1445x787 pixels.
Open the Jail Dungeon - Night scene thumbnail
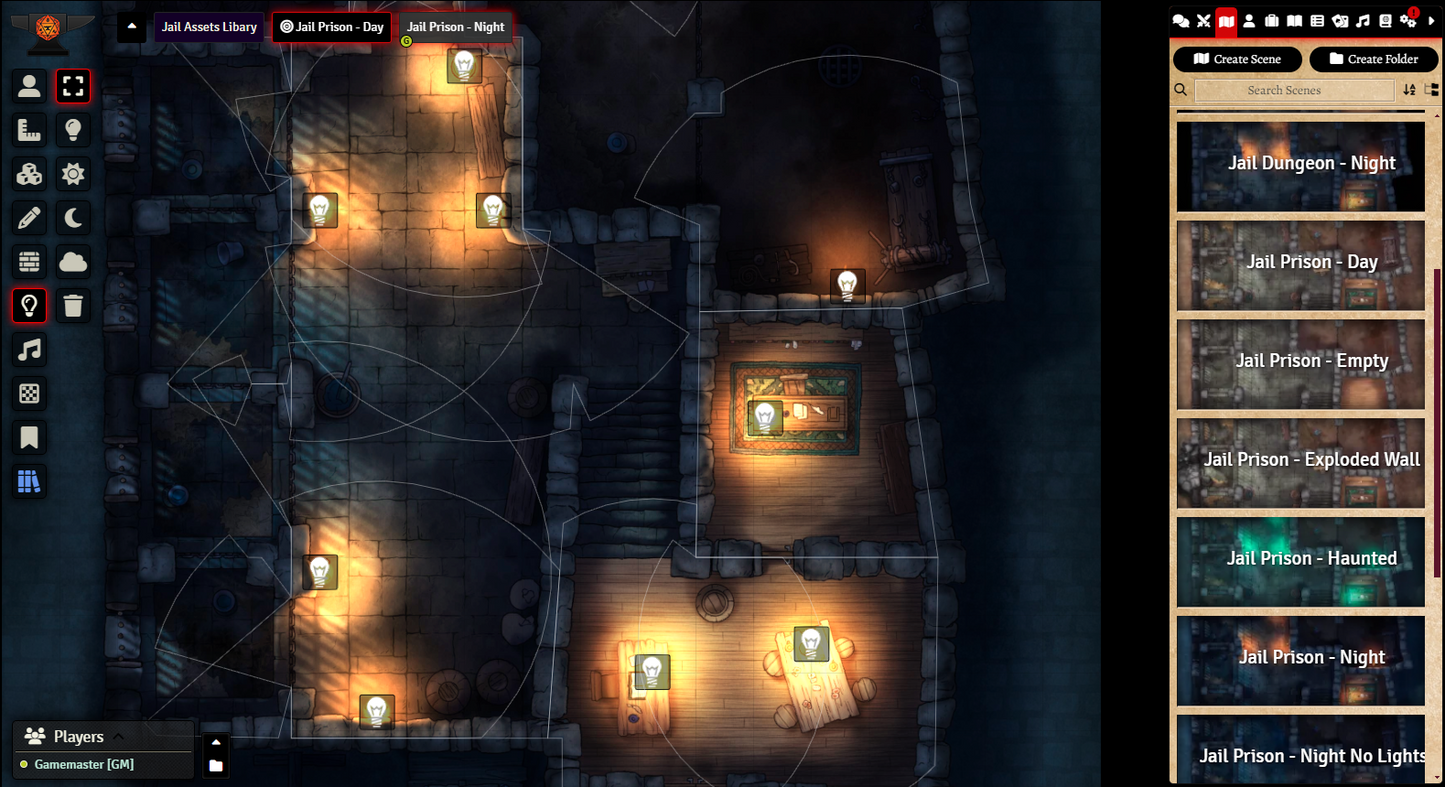coord(1301,166)
